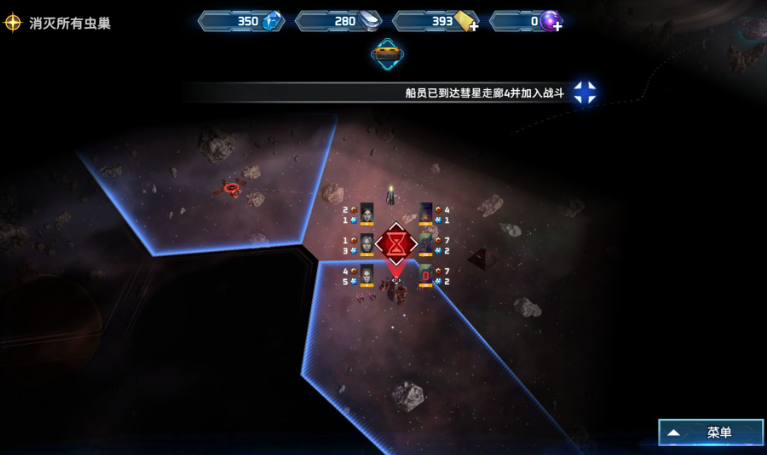Viewport: 767px width, 455px height.
Task: Open the 菜单 menu button
Action: pyautogui.click(x=711, y=432)
